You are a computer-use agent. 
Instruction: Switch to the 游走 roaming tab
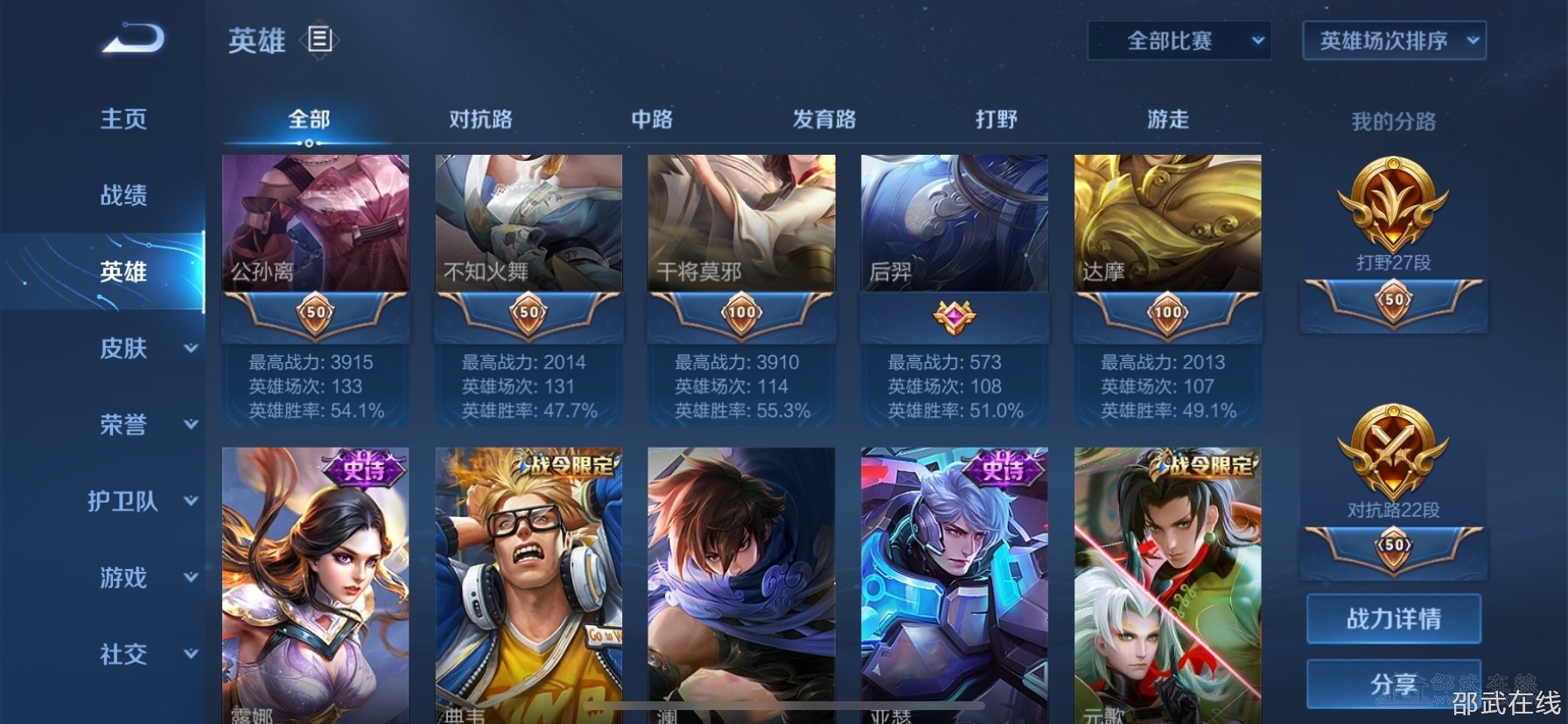(1168, 120)
